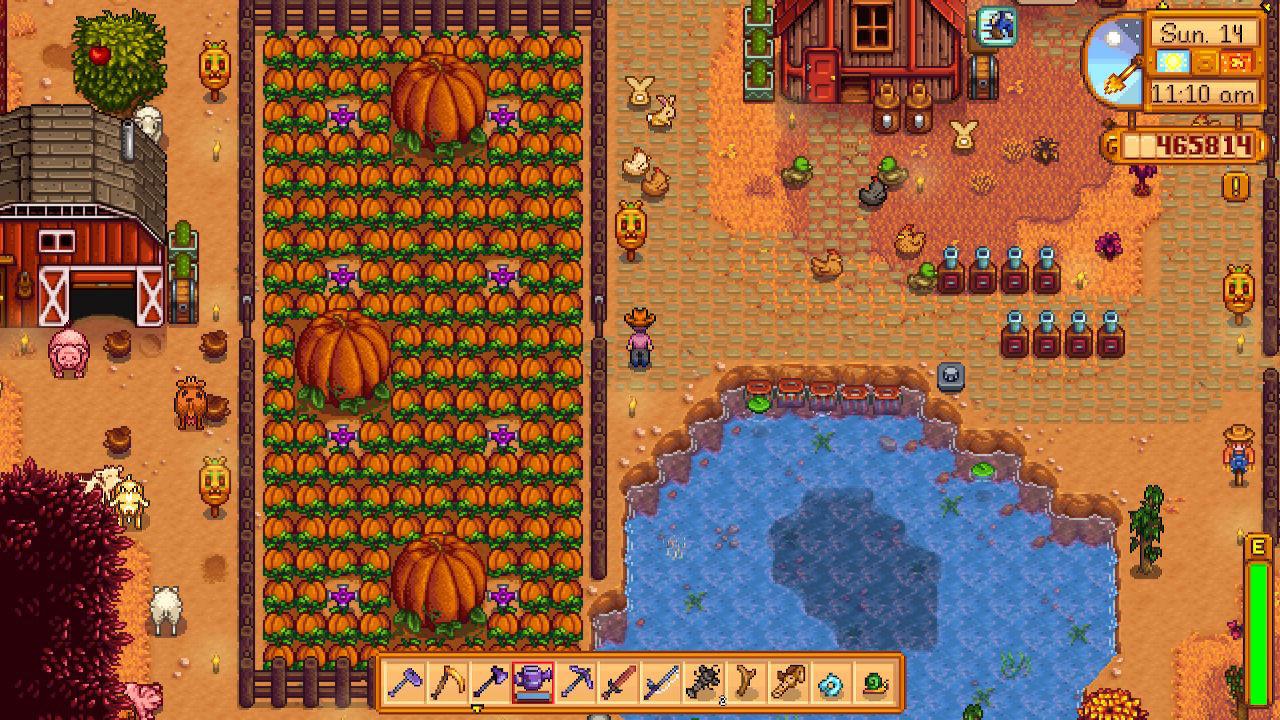The height and width of the screenshot is (720, 1280).
Task: Click the farmer standing near the pond
Action: [x=640, y=340]
